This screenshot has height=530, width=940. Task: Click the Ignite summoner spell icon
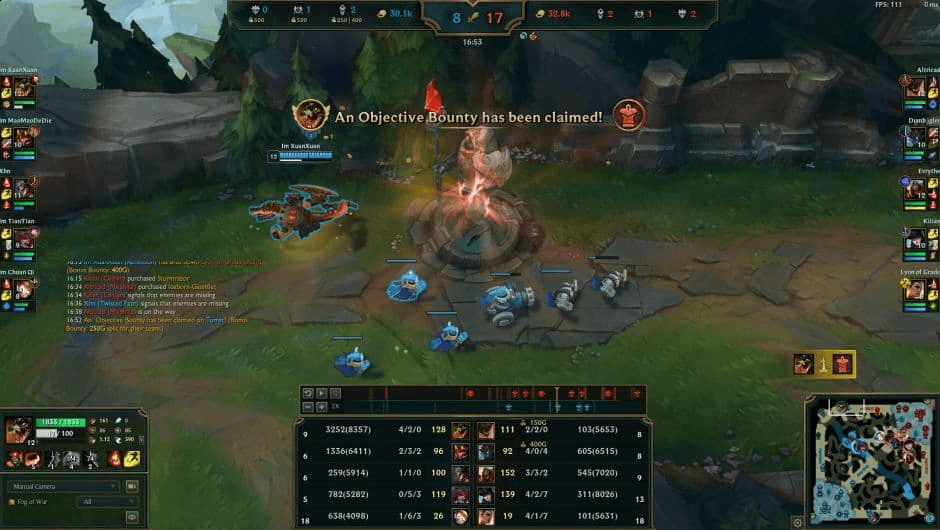114,459
